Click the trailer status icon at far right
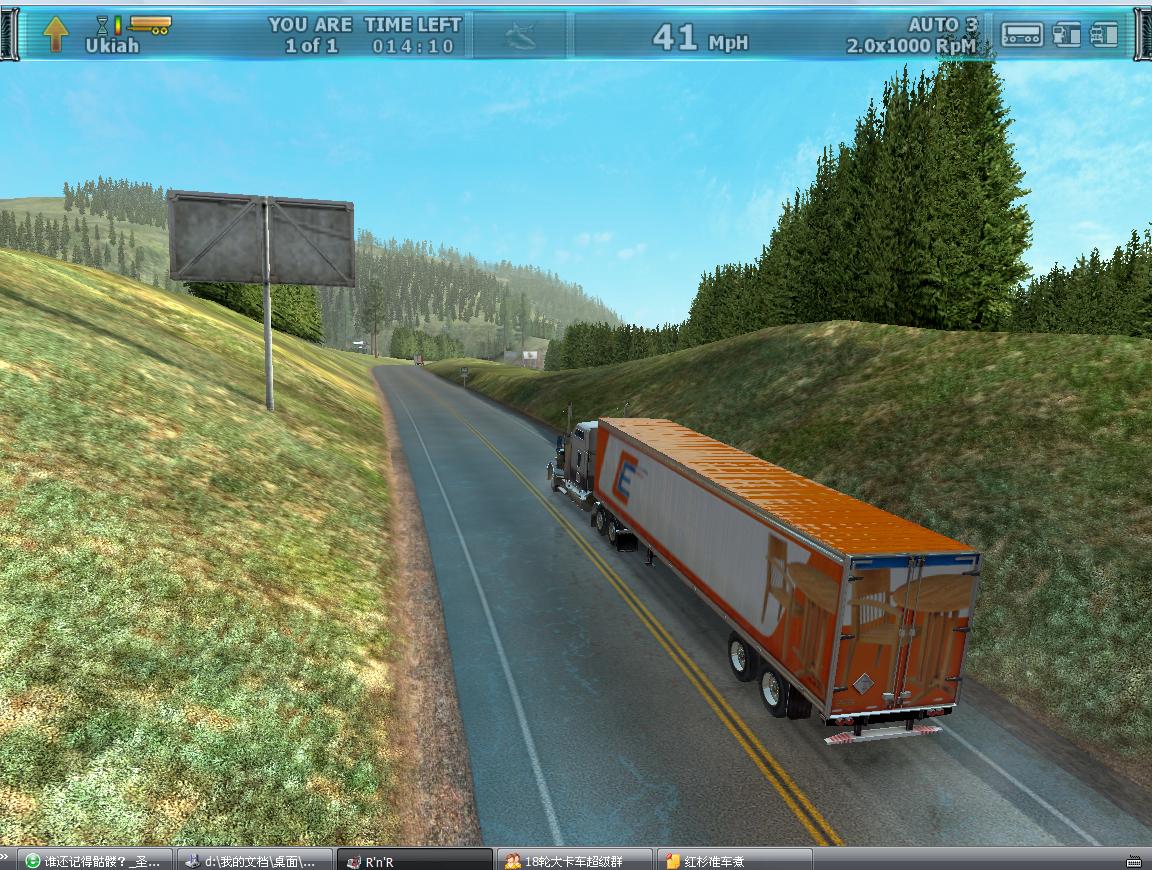This screenshot has height=870, width=1152. (x=1103, y=35)
